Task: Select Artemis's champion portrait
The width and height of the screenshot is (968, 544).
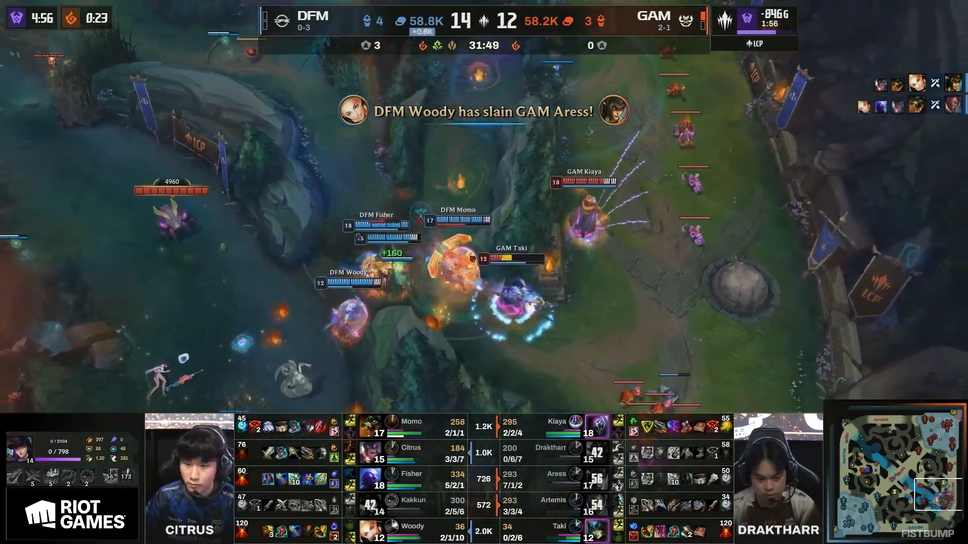Action: [597, 504]
